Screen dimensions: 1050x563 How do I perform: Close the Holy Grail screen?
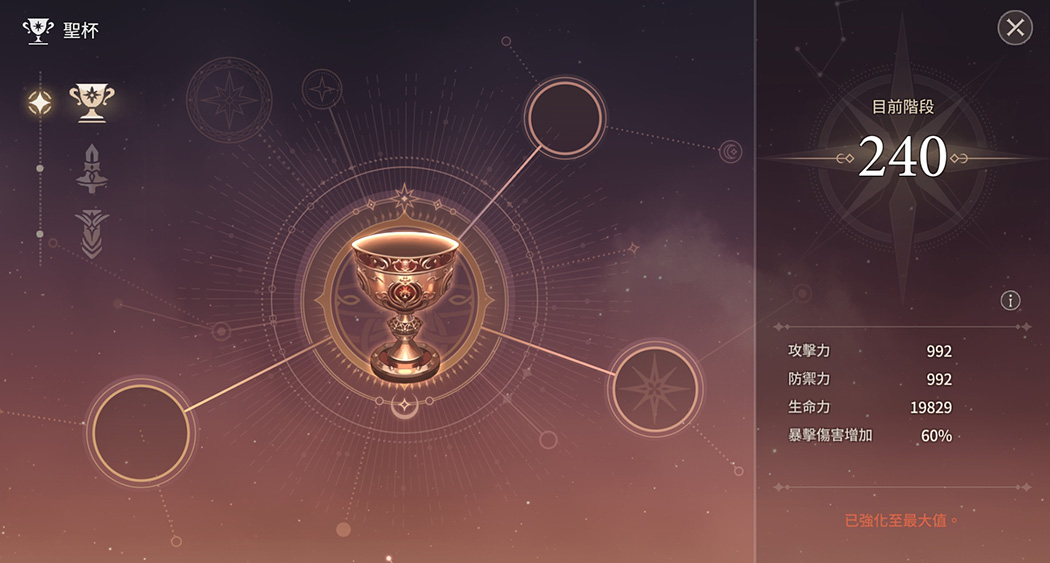1015,28
